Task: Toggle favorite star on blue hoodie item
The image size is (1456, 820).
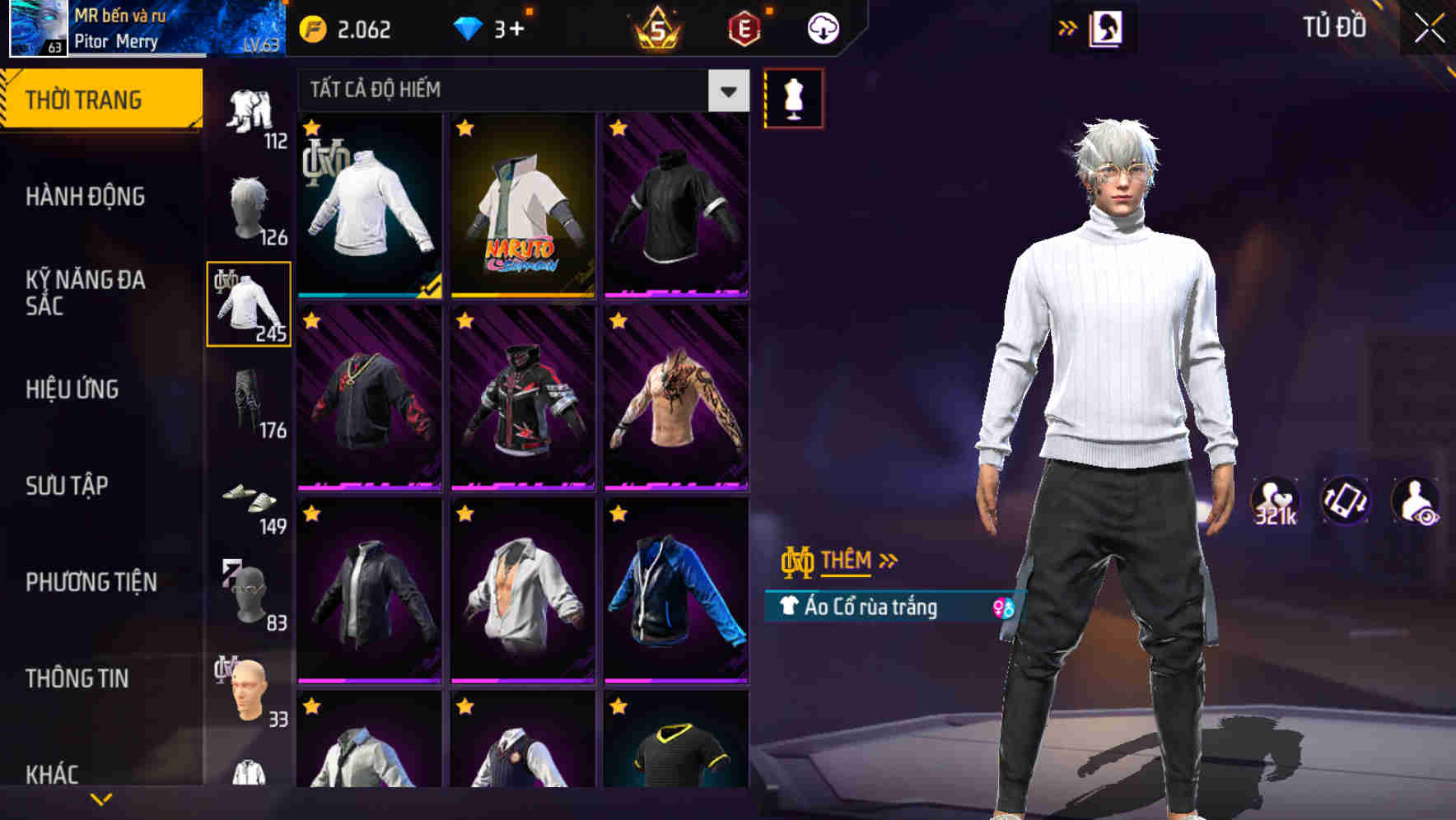Action: click(x=620, y=515)
